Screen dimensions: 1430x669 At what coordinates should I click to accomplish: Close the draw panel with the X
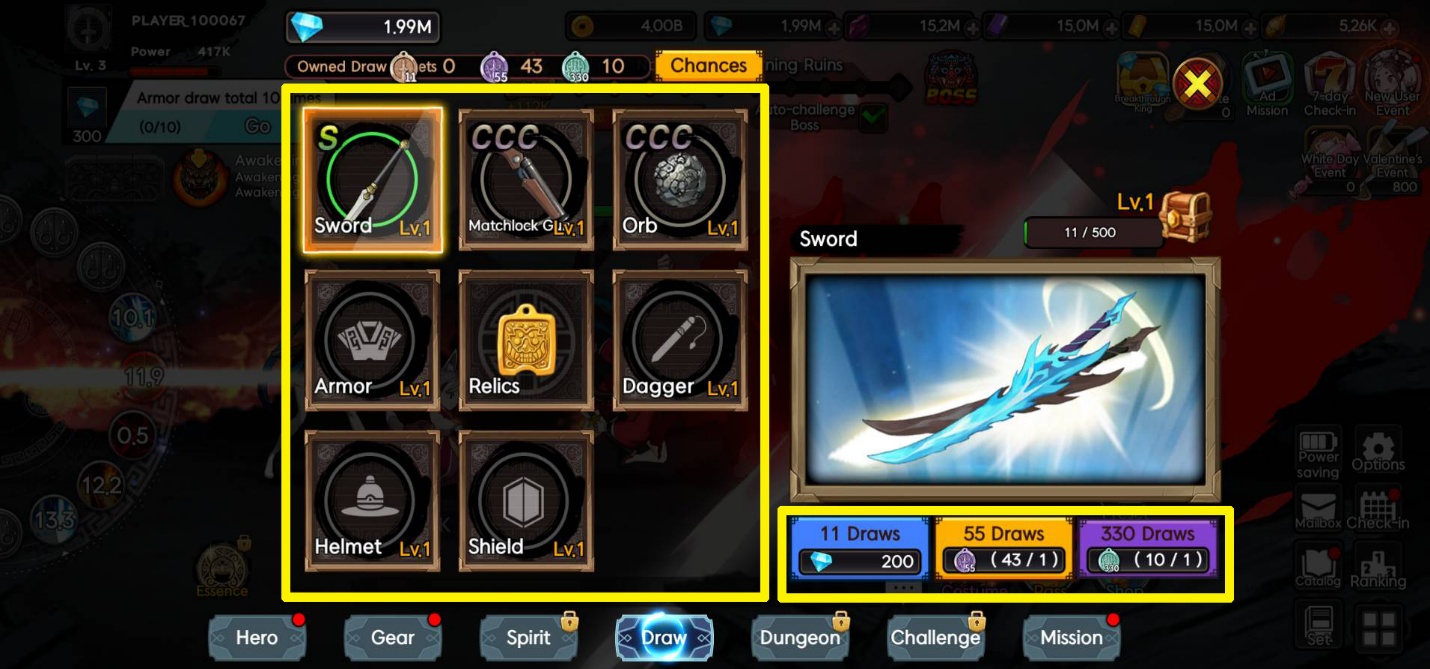coord(1197,84)
